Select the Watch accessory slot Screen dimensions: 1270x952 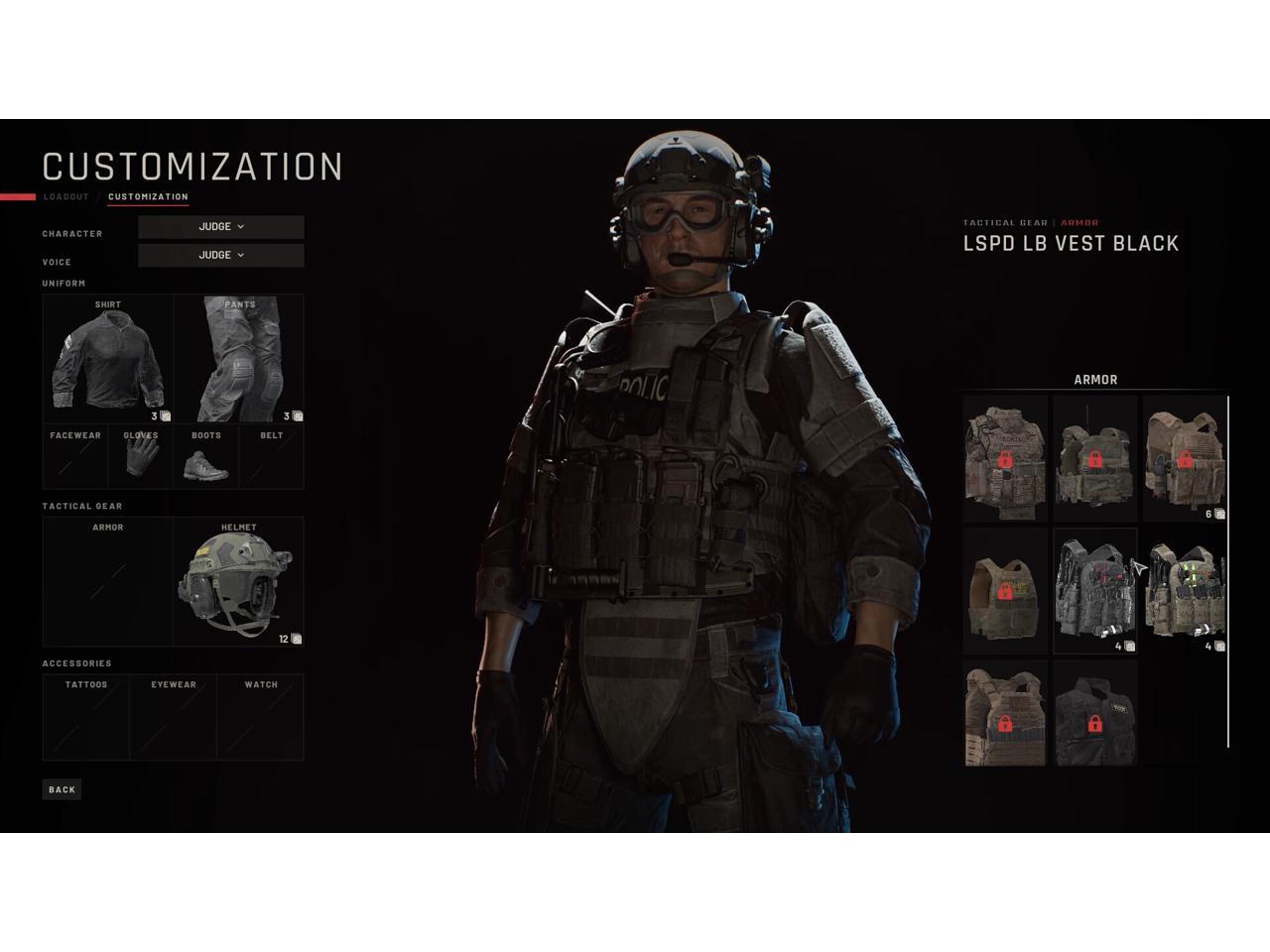(261, 717)
